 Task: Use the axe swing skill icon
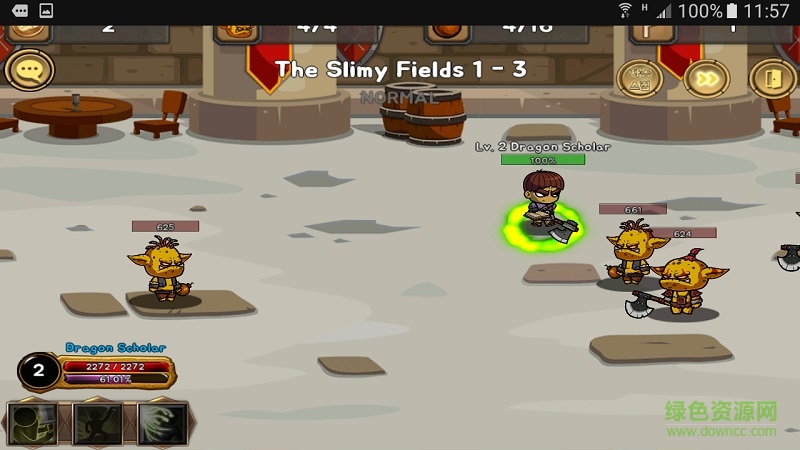32,423
